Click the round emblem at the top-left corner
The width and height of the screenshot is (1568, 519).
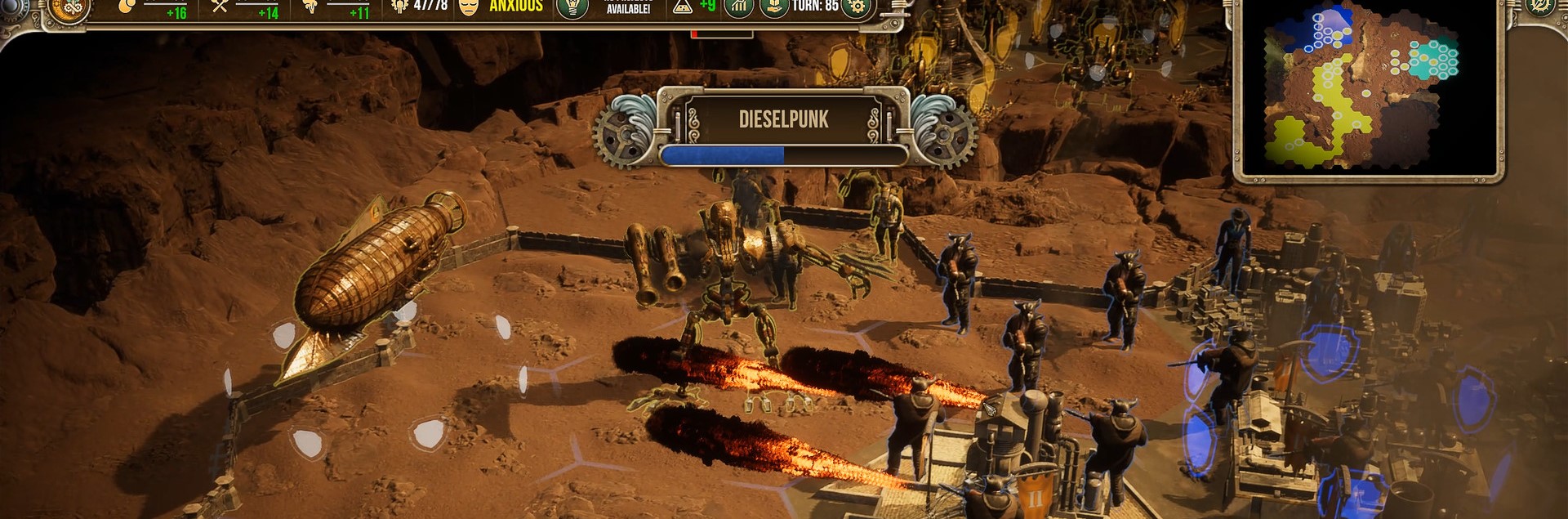point(69,8)
